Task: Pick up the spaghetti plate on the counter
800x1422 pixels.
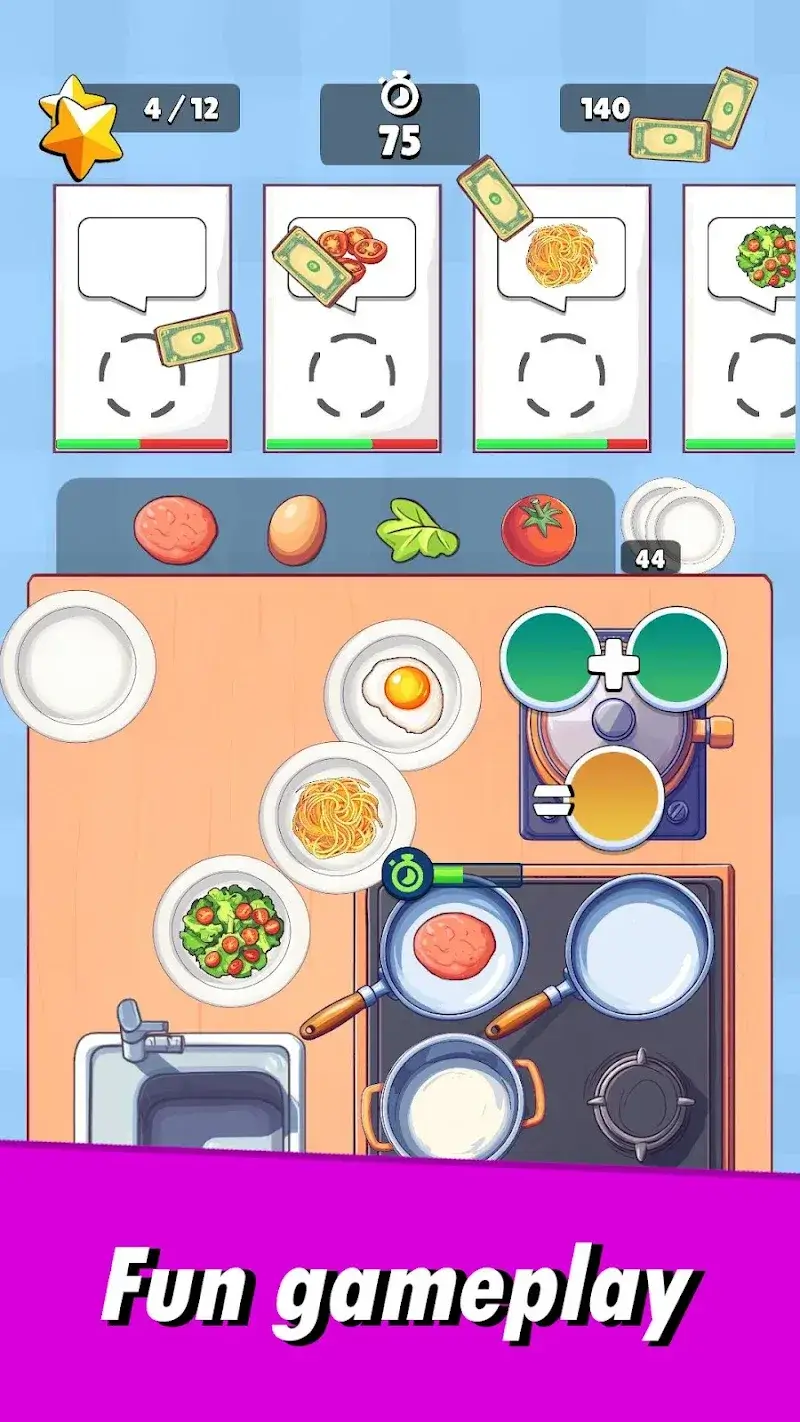Action: (338, 816)
